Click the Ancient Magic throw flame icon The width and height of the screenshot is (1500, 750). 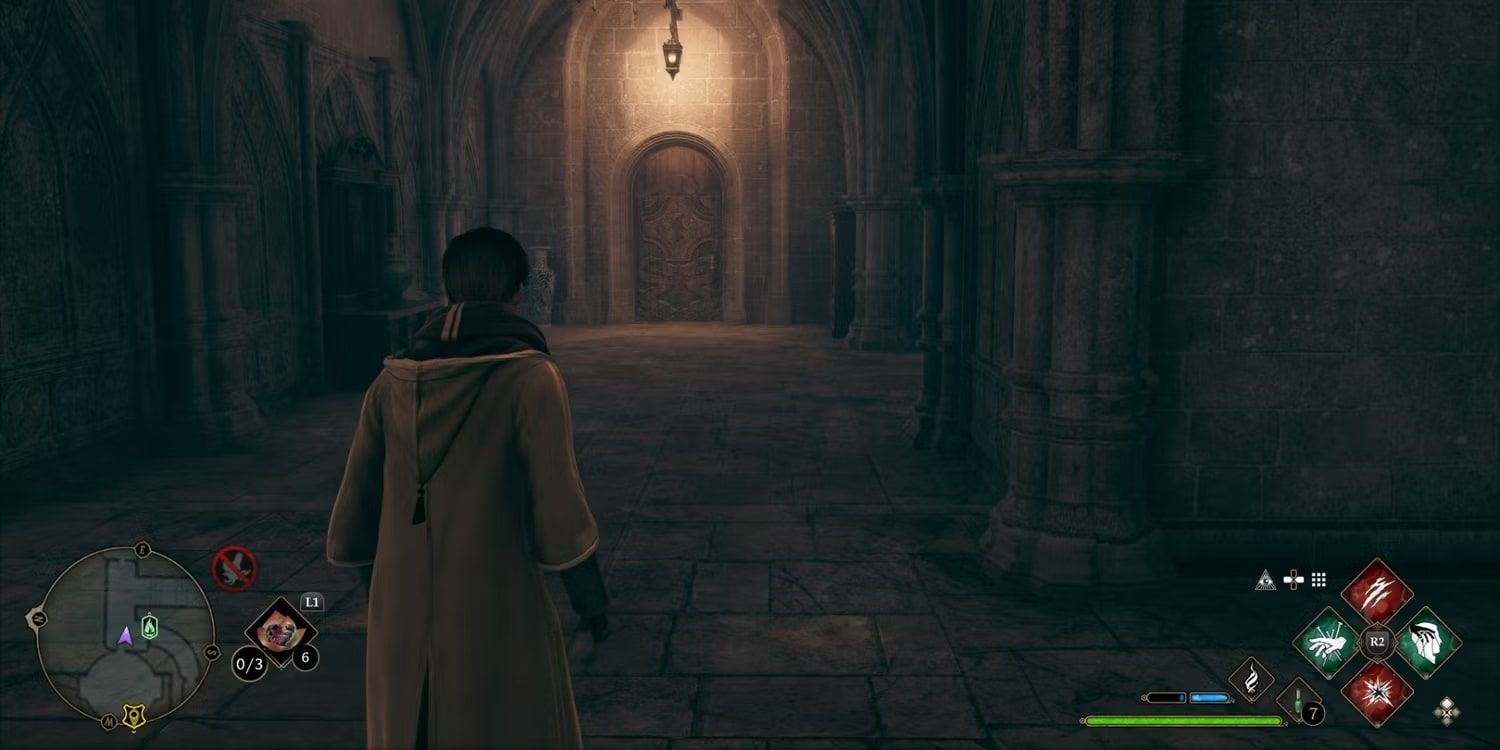pos(1254,679)
